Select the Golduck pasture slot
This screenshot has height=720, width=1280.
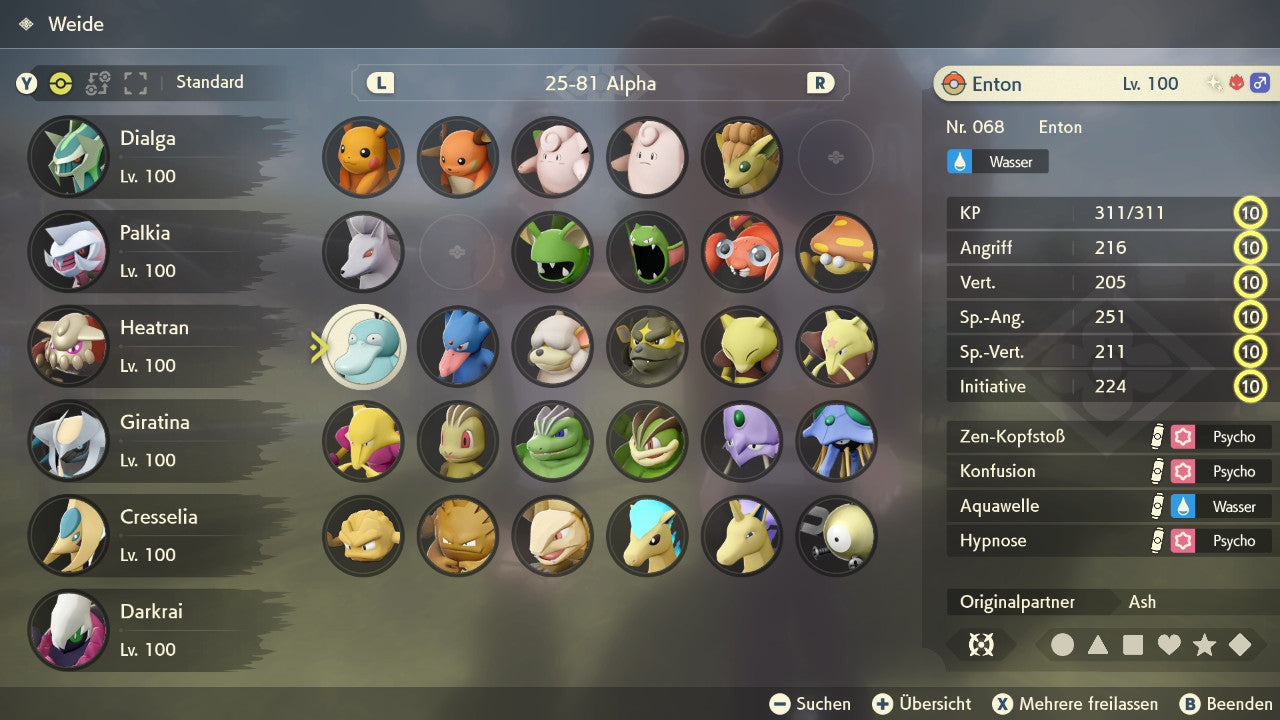tap(458, 346)
